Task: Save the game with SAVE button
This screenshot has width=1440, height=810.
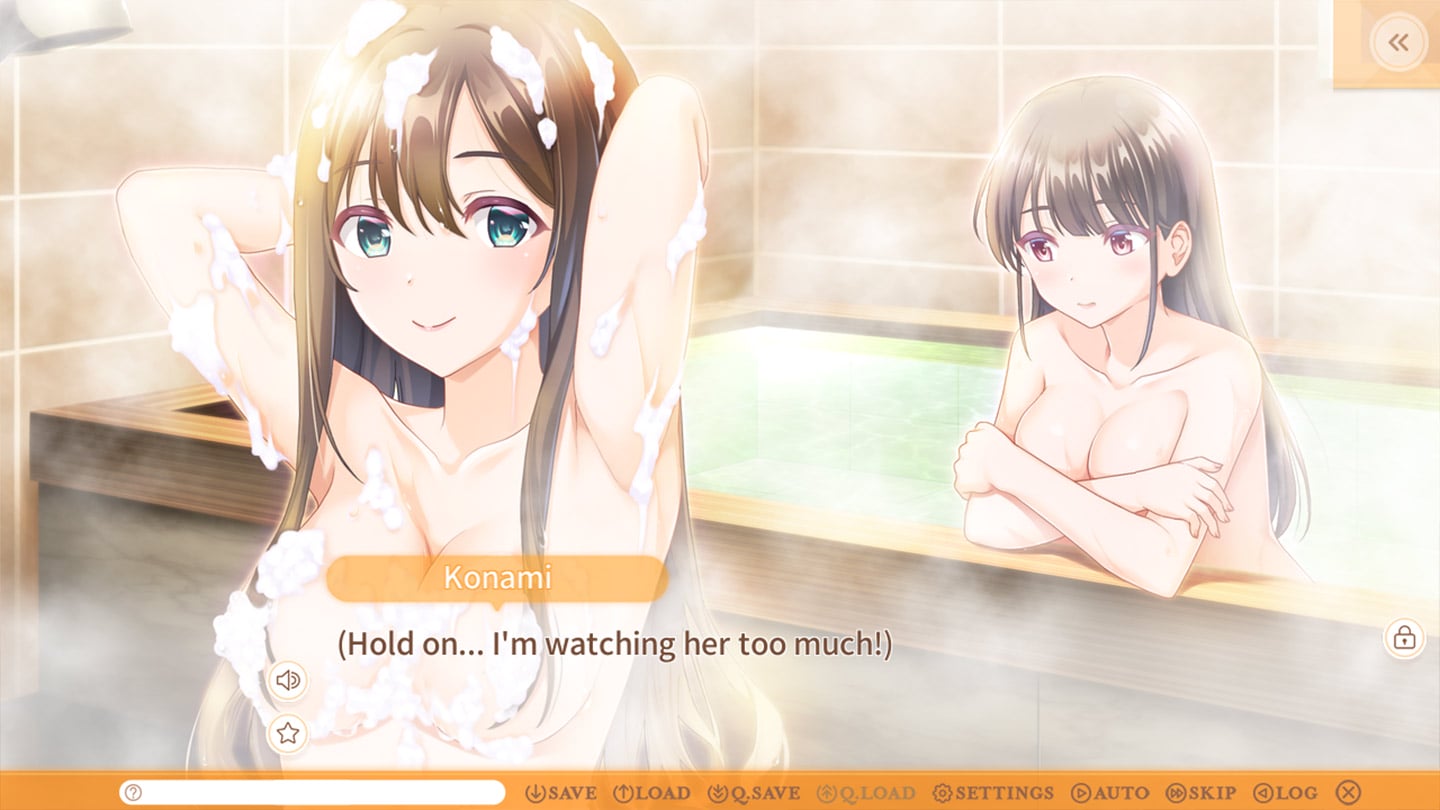Action: click(561, 793)
